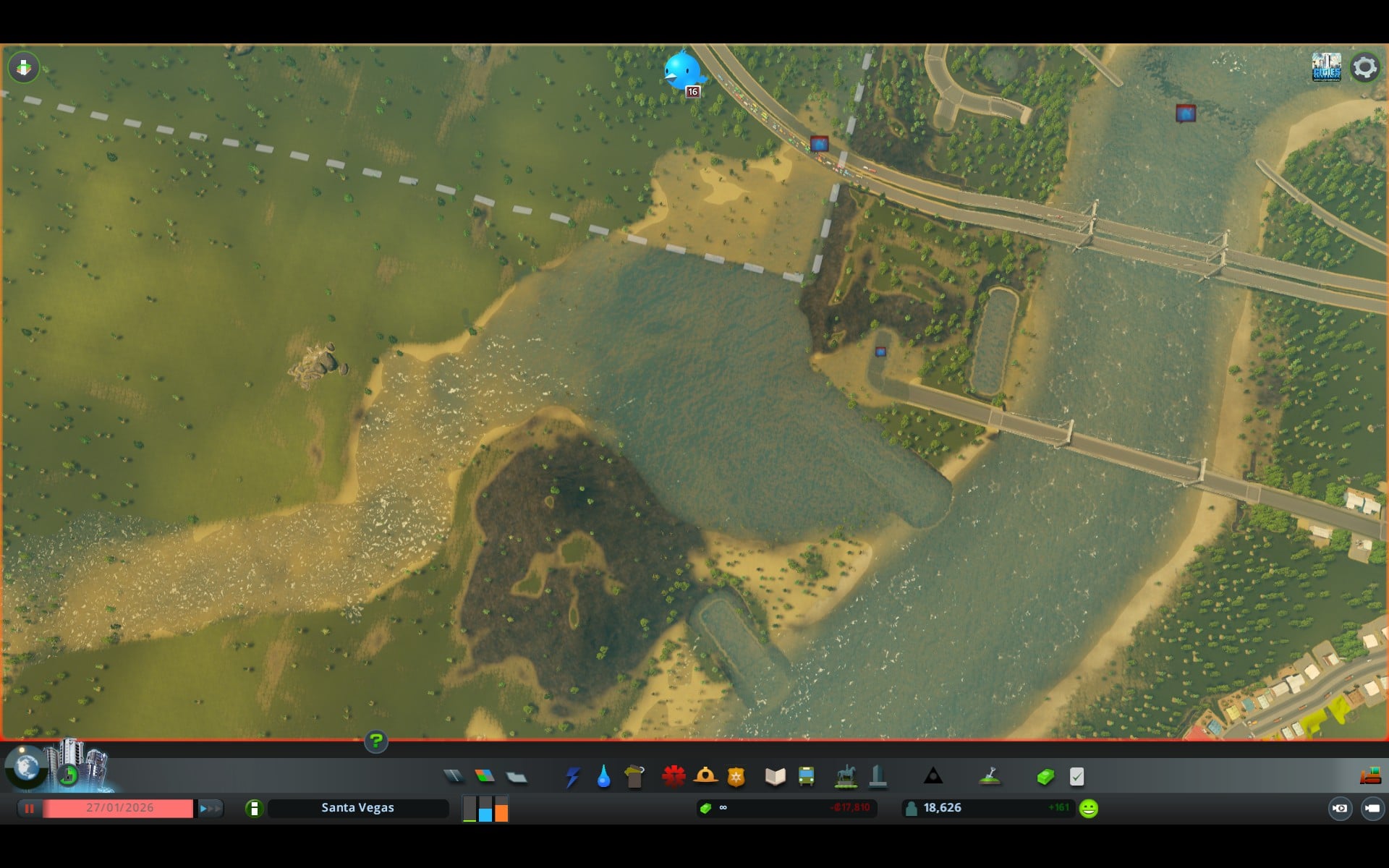This screenshot has width=1389, height=868.
Task: Toggle the pause button beside the date
Action: (x=30, y=808)
